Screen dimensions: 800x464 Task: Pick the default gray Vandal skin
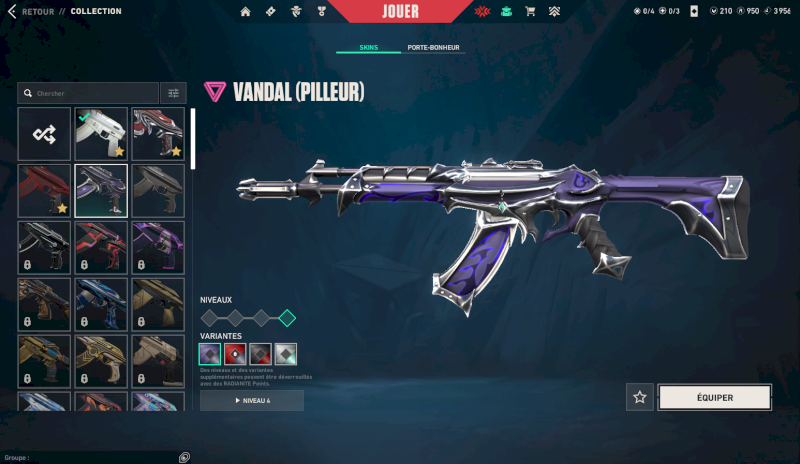click(x=158, y=191)
